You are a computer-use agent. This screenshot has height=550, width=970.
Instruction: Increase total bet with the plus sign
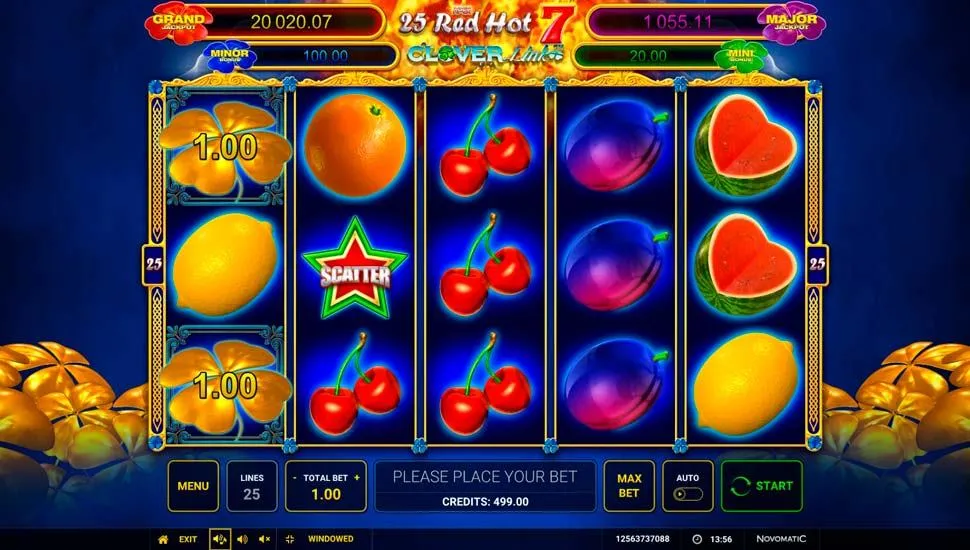[357, 477]
